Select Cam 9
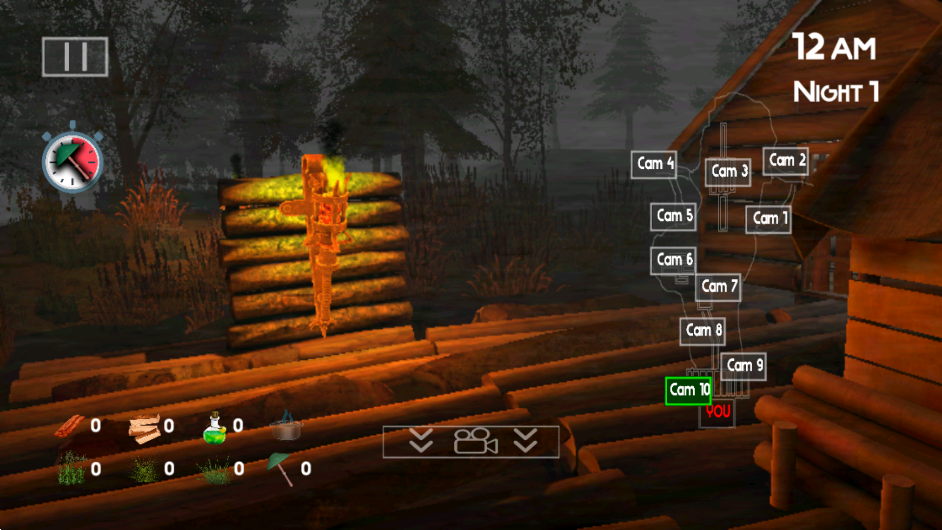Screen dimensions: 942x530 point(744,366)
